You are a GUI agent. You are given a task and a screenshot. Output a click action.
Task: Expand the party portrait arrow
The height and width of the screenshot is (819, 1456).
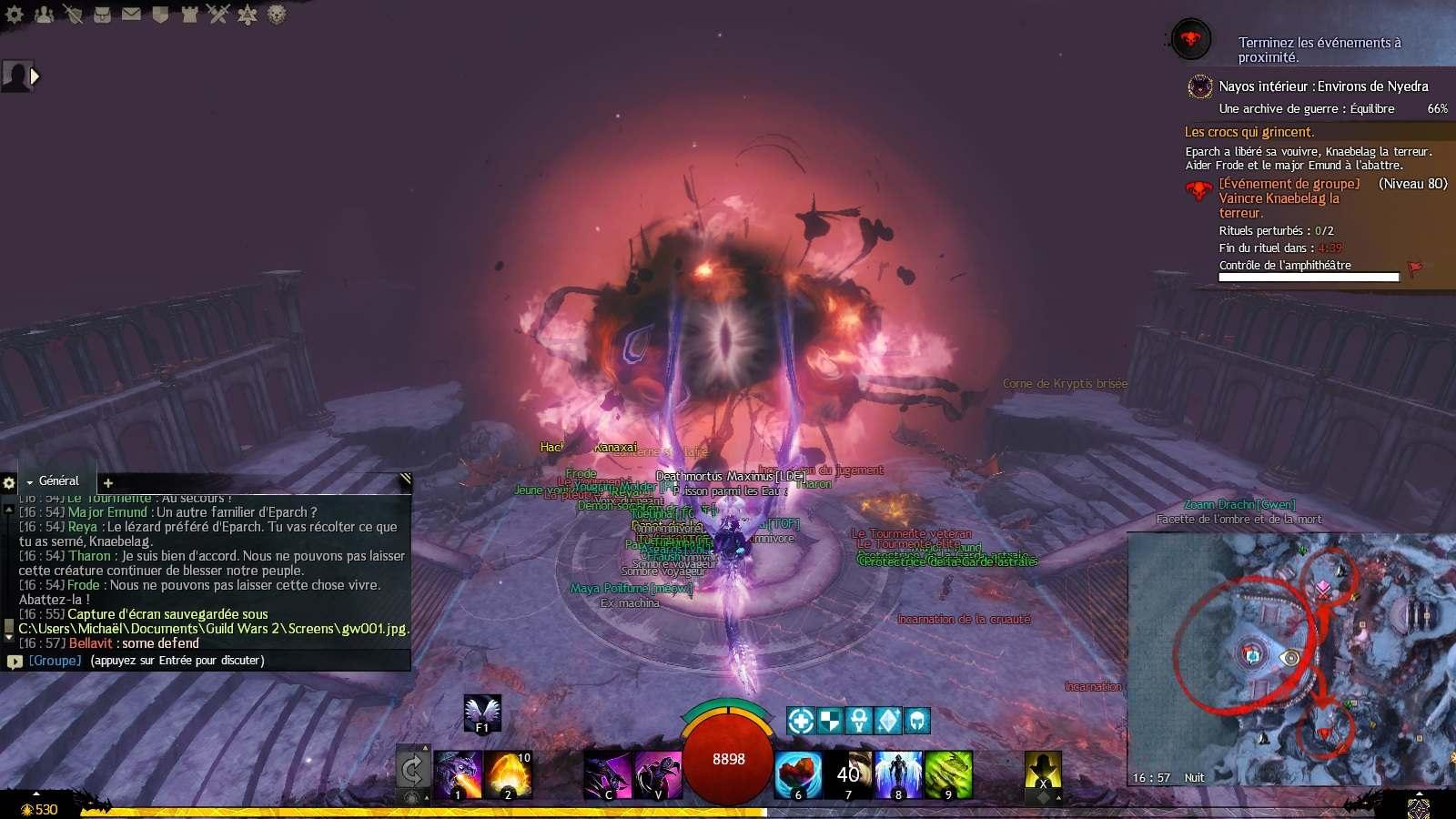point(35,76)
